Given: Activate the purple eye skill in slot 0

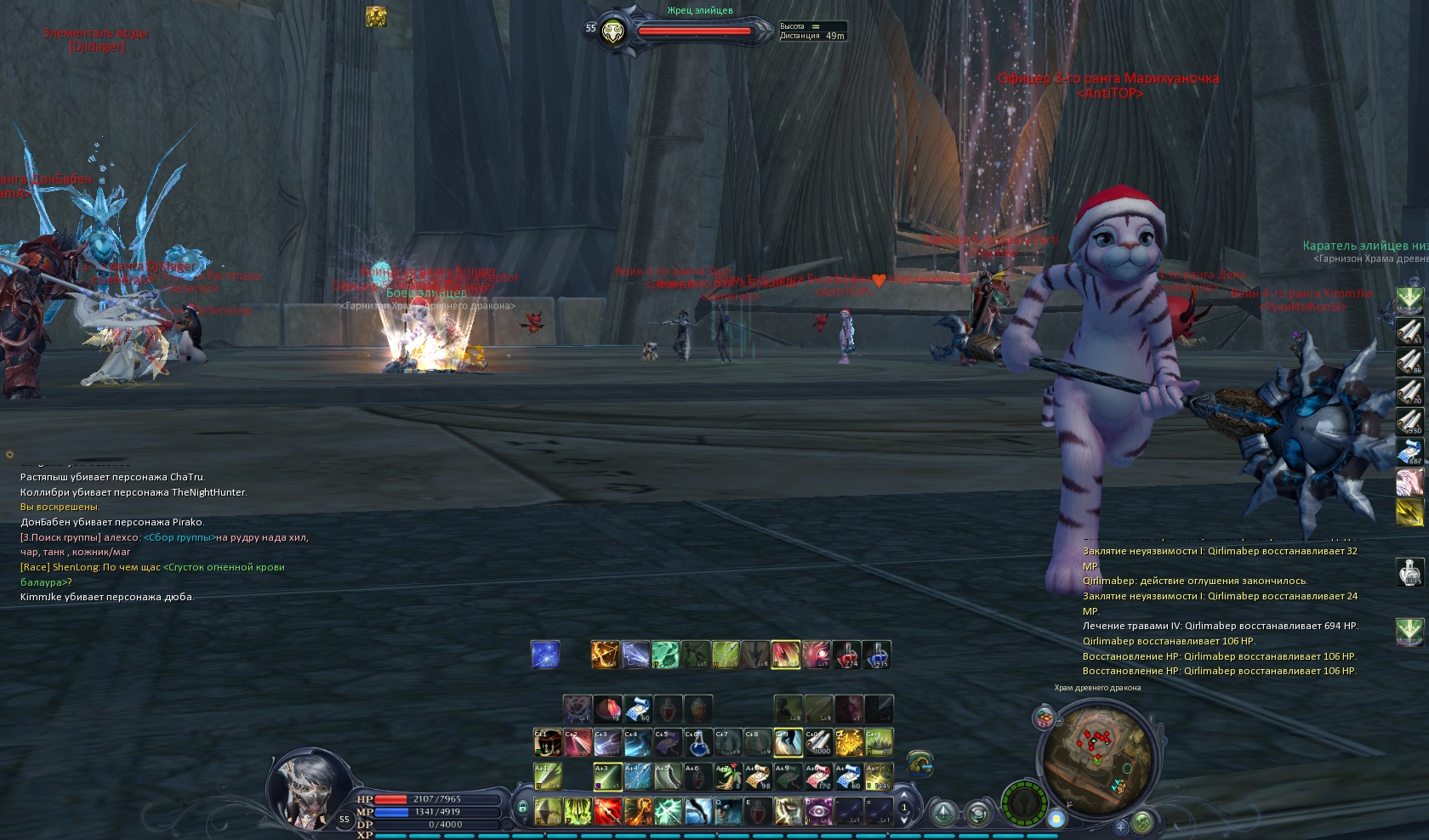Looking at the screenshot, I should tap(818, 811).
